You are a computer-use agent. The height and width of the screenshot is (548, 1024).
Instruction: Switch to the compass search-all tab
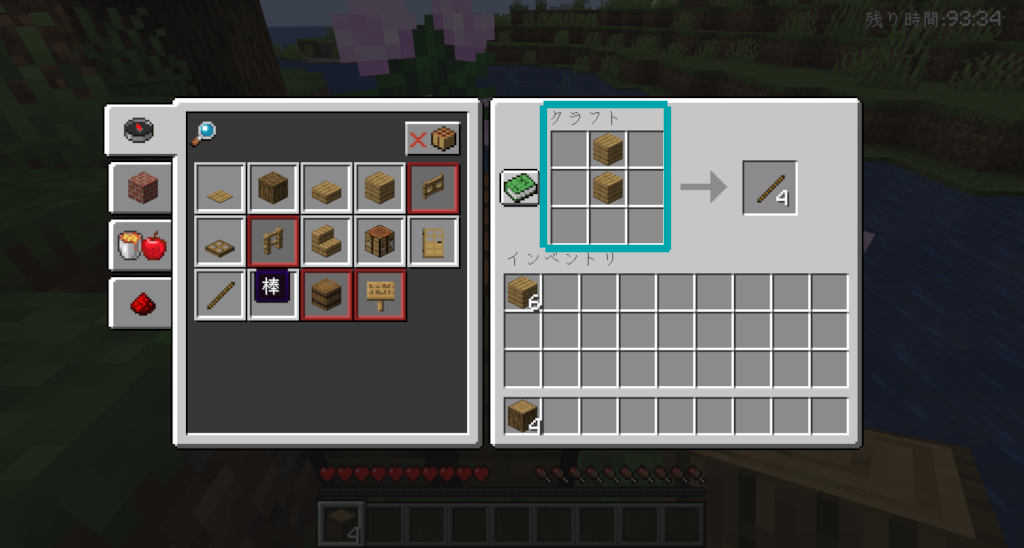(x=139, y=130)
